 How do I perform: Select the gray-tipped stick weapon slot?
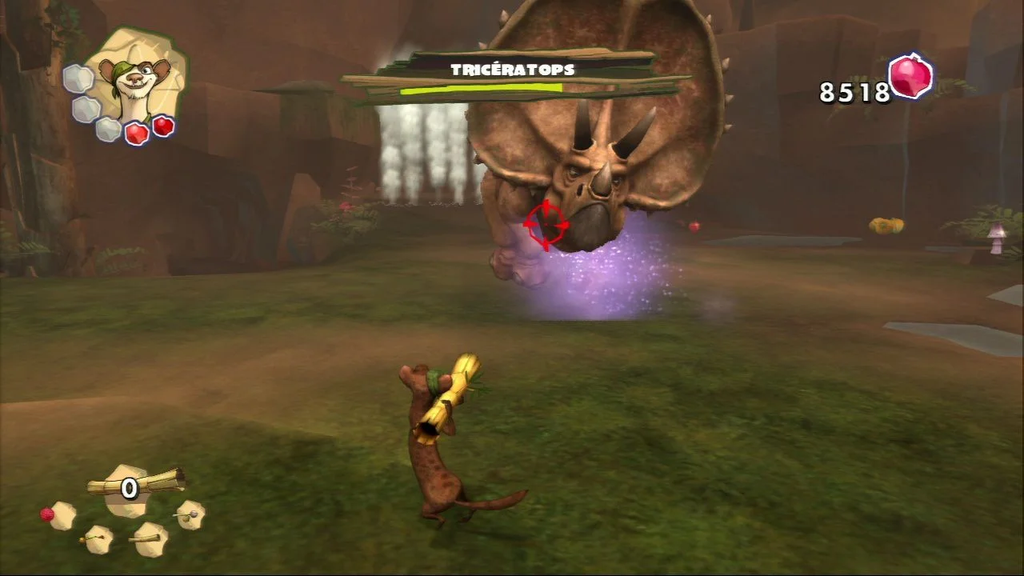tap(188, 515)
